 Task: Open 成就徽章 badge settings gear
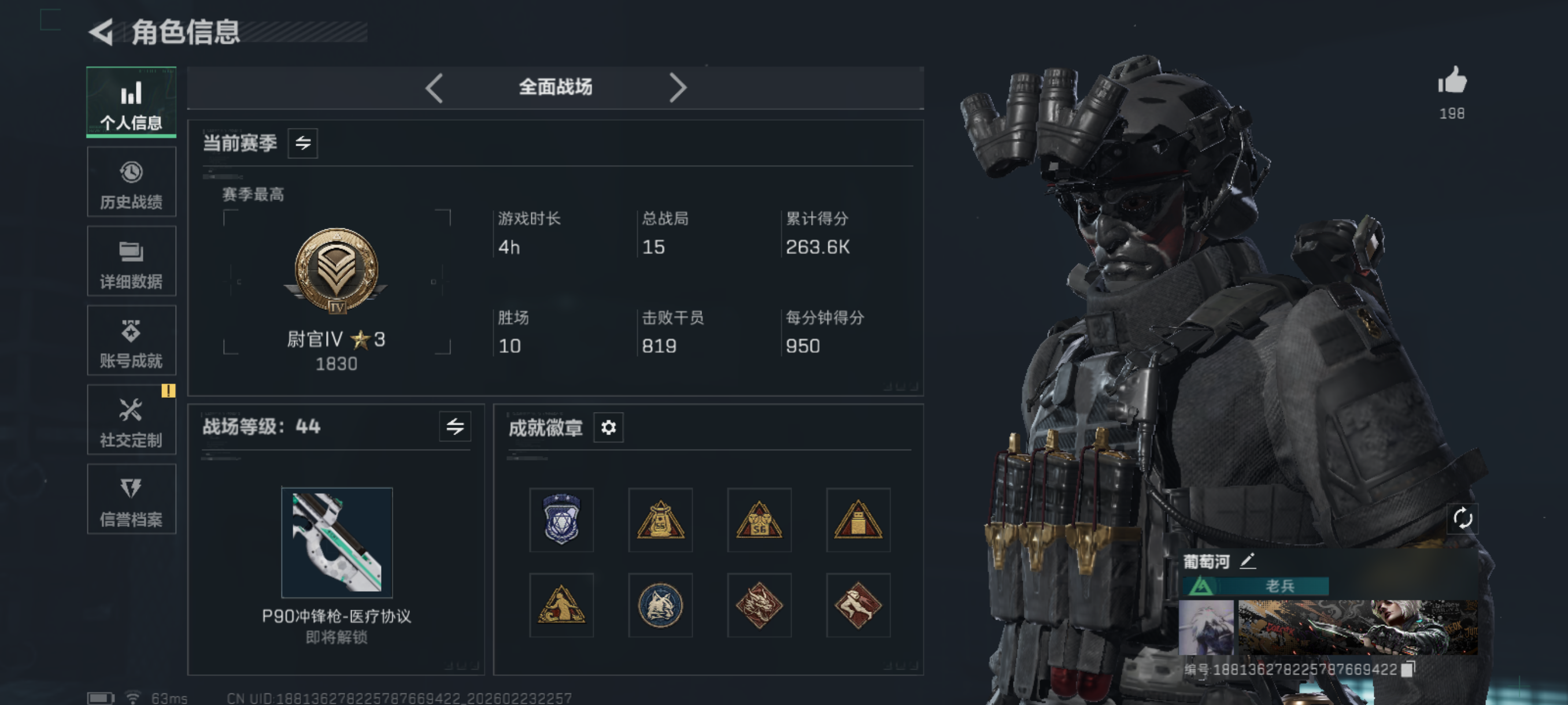click(x=608, y=428)
